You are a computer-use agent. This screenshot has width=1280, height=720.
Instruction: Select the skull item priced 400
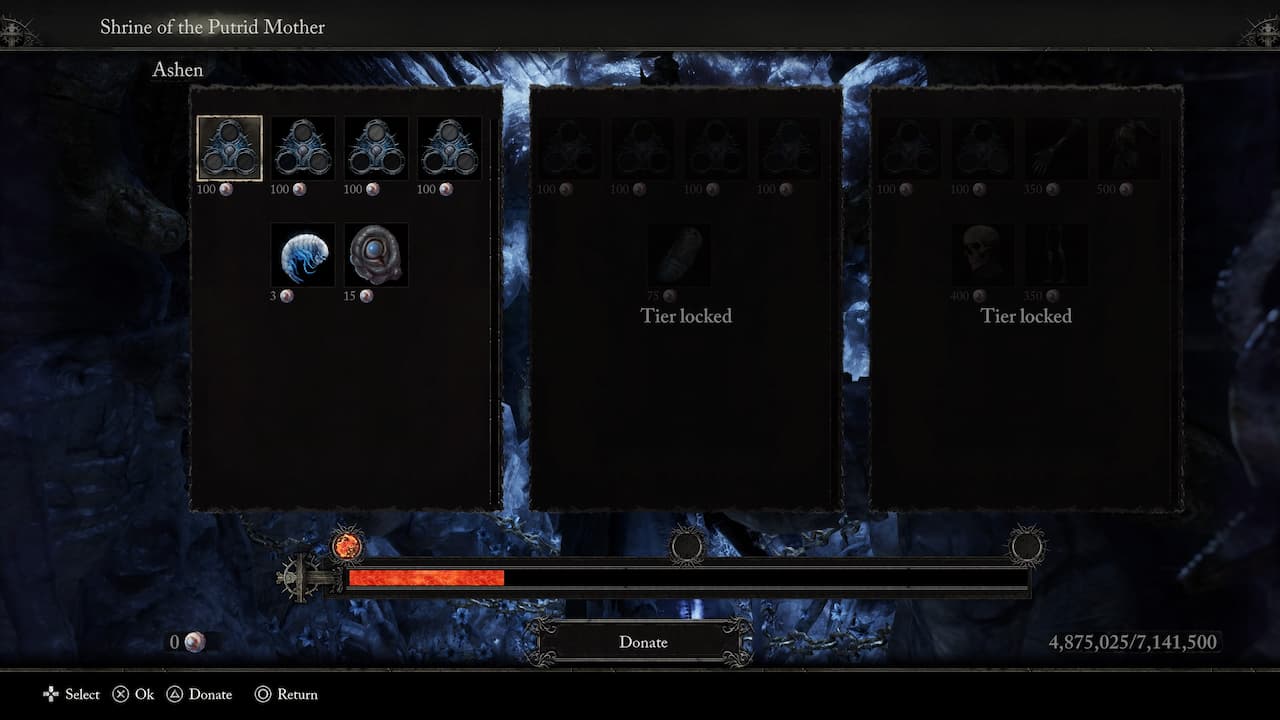pyautogui.click(x=982, y=255)
